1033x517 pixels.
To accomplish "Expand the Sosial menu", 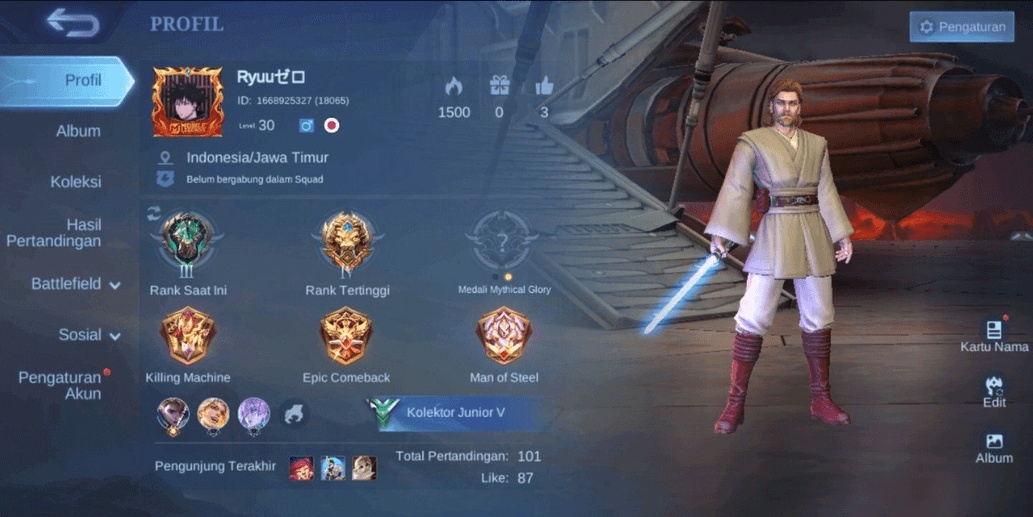I will 88,334.
